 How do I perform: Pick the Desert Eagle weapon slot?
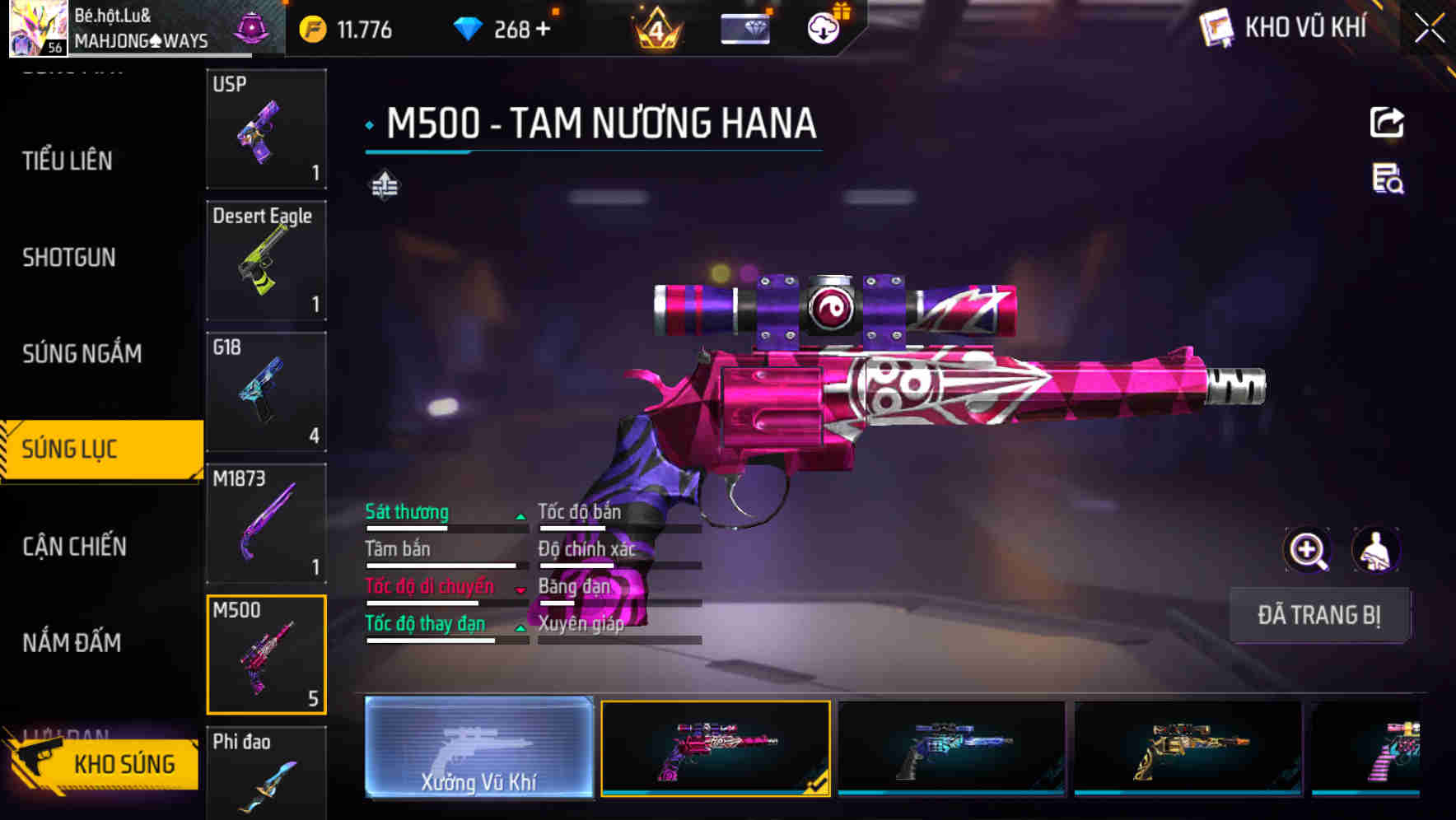tap(266, 260)
